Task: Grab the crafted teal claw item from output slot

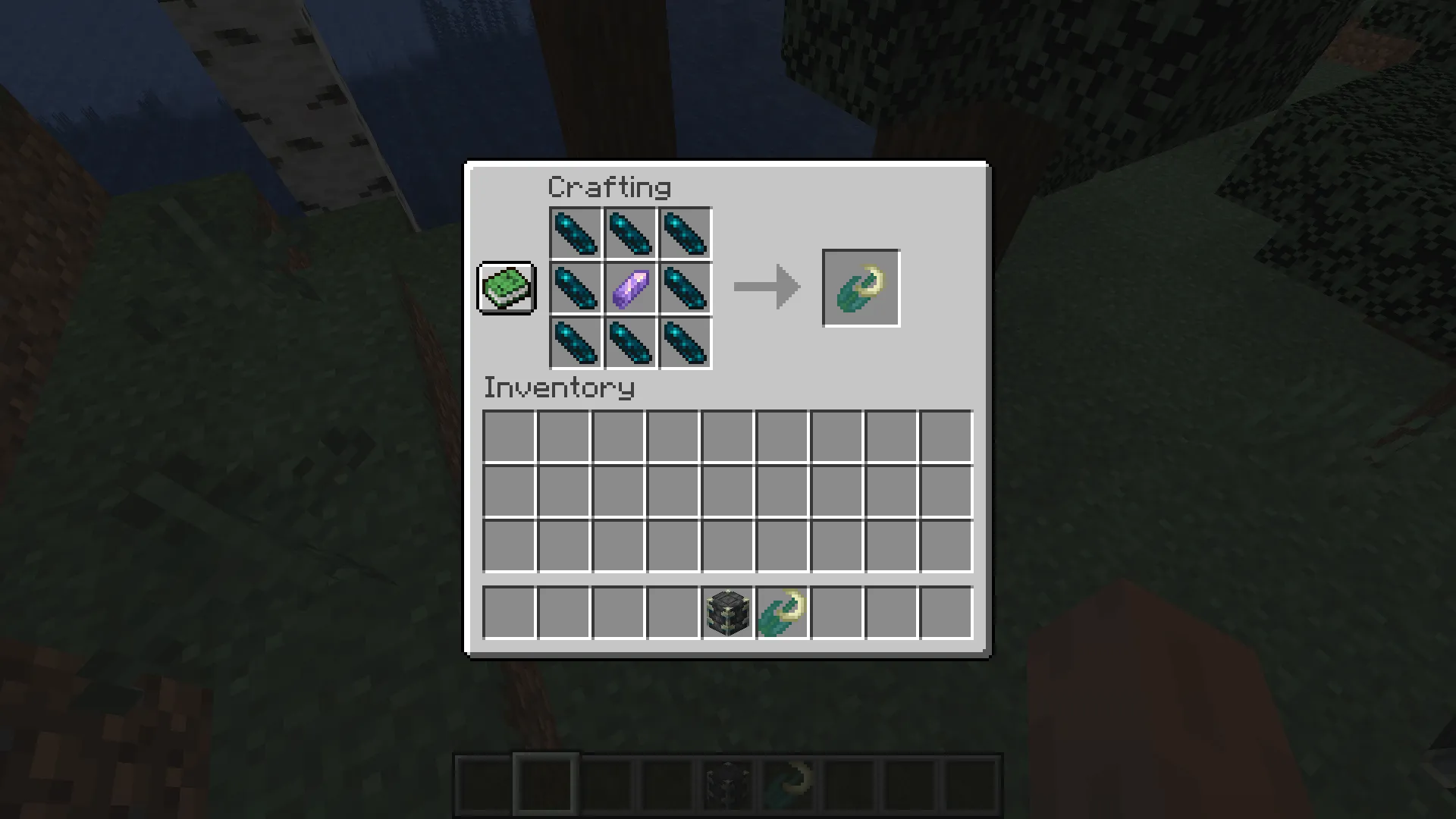Action: pos(861,287)
